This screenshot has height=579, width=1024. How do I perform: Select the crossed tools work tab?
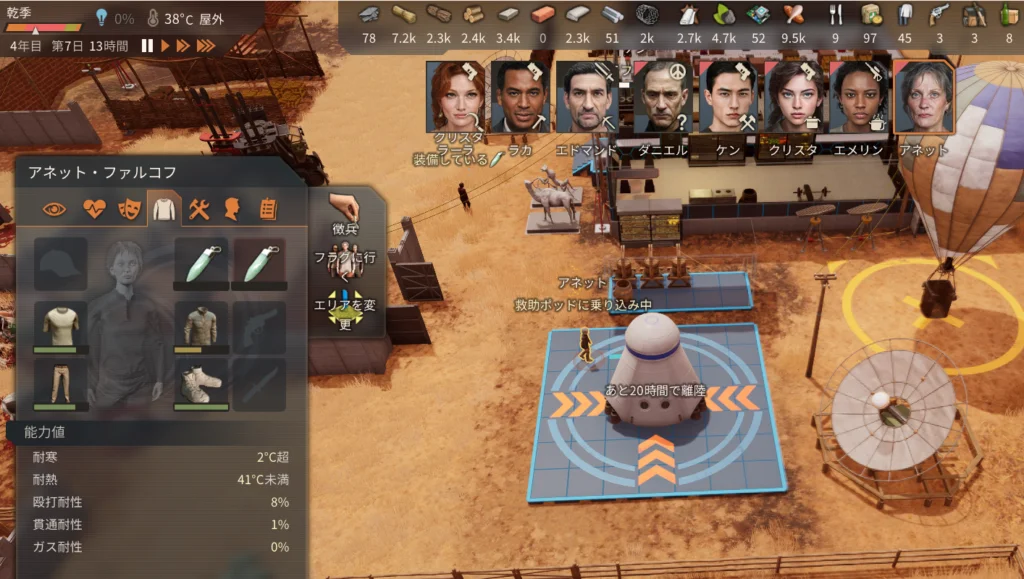198,209
